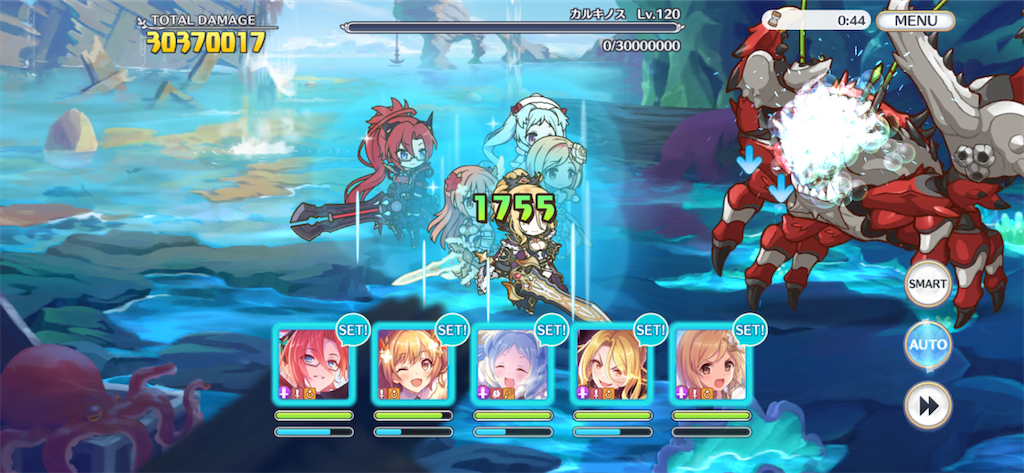Viewport: 1024px width, 473px height.
Task: Toggle the AUTO battle button
Action: (927, 345)
